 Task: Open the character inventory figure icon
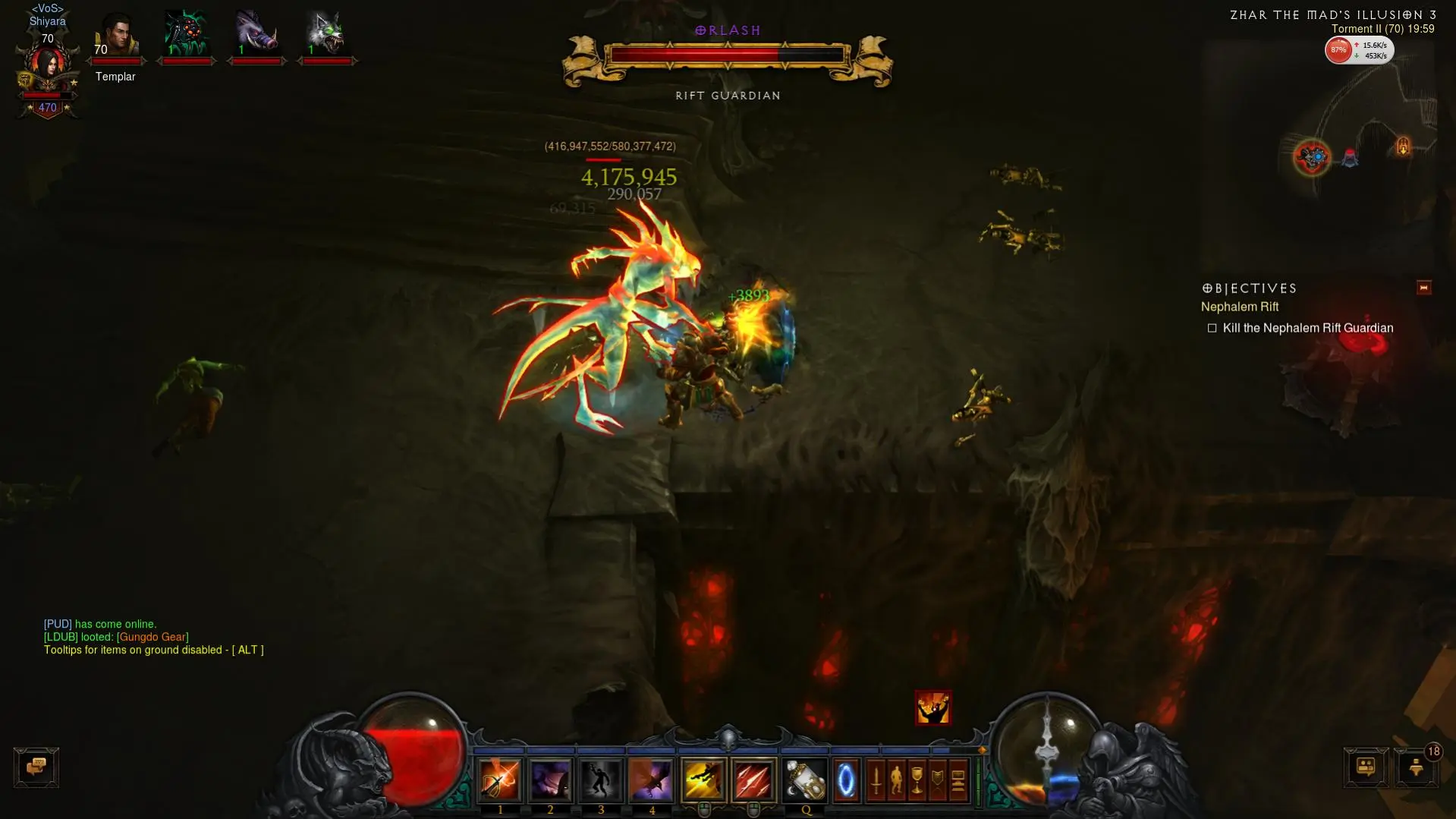pos(896,780)
